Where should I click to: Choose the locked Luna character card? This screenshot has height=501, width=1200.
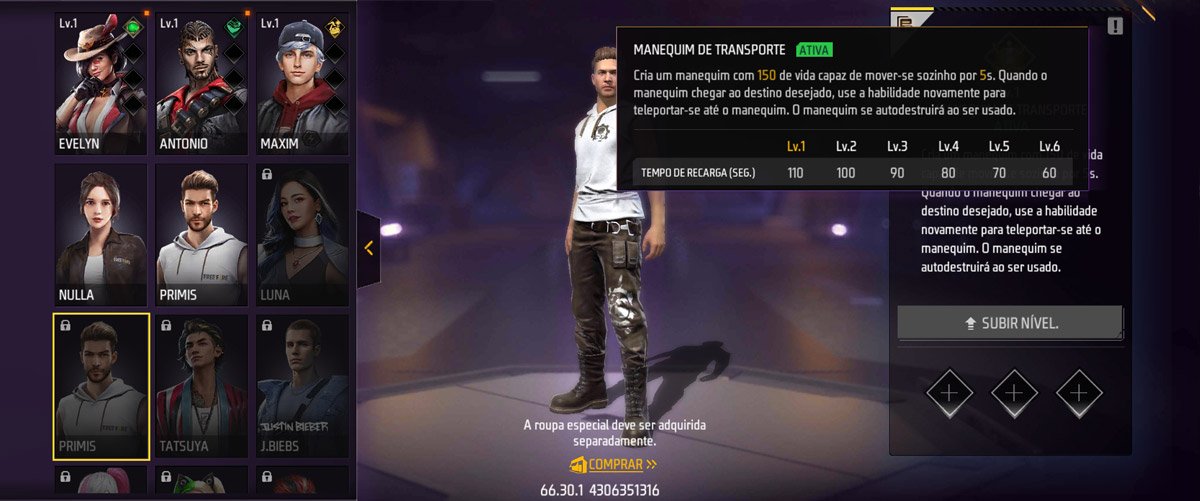click(302, 235)
